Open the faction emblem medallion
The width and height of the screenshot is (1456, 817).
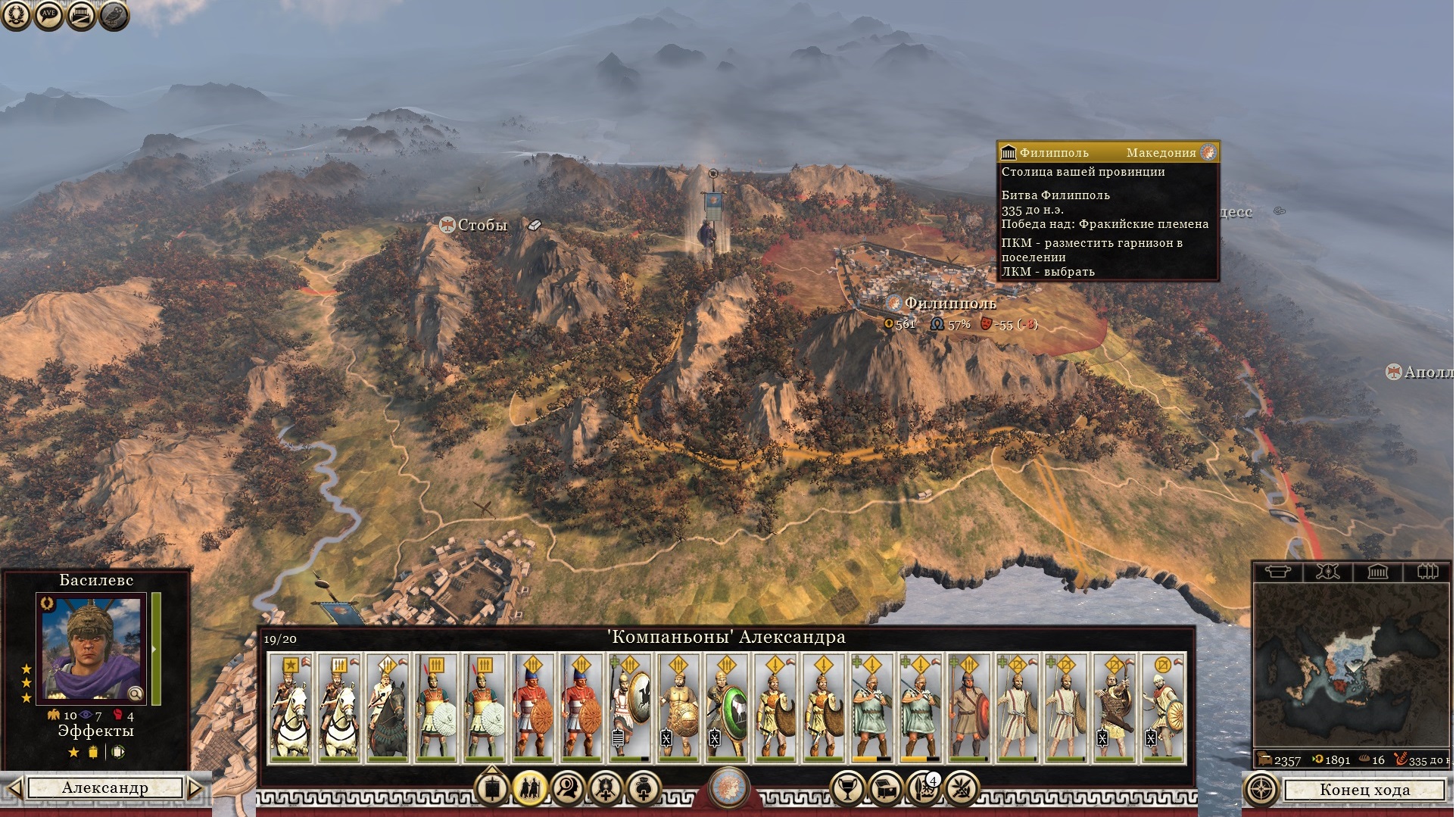(728, 786)
